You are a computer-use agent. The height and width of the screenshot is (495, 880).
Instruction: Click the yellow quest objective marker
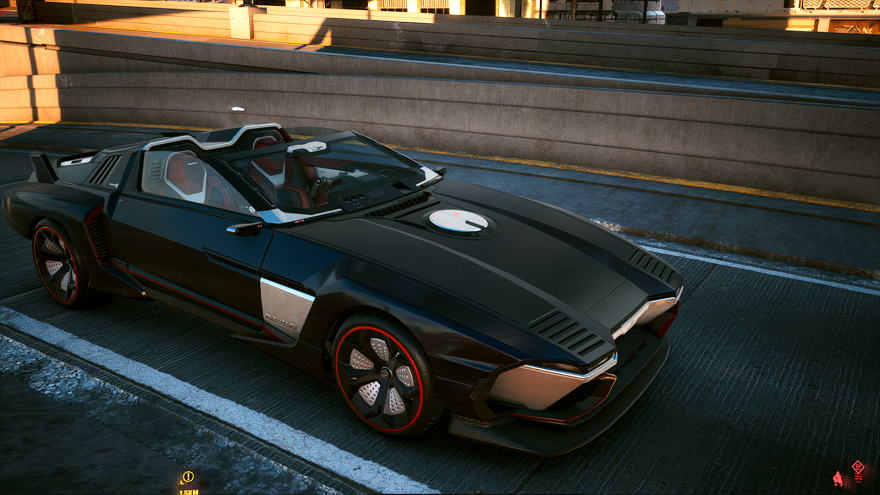[x=187, y=477]
